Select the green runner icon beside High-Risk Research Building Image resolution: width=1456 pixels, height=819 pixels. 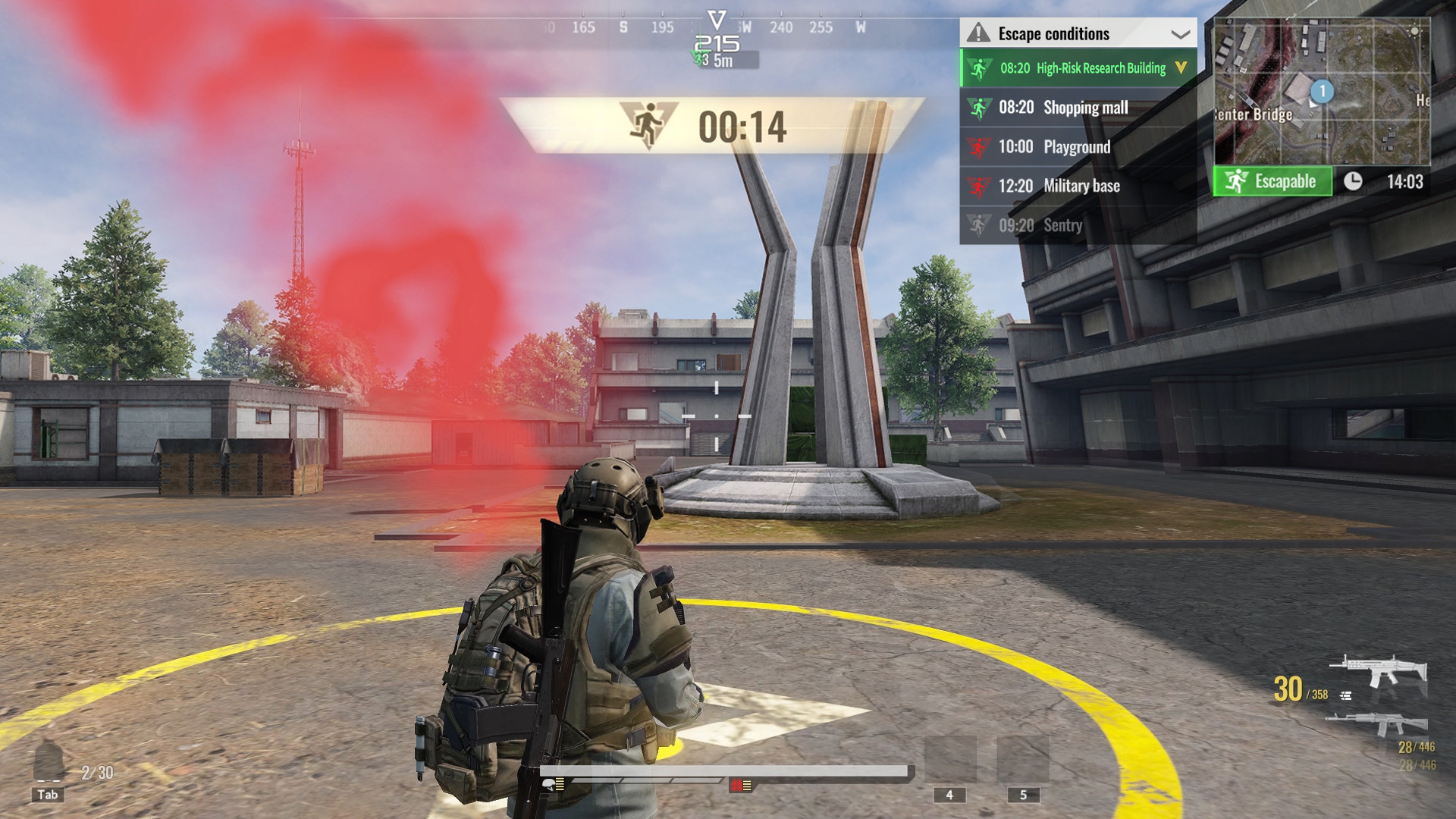tap(981, 67)
